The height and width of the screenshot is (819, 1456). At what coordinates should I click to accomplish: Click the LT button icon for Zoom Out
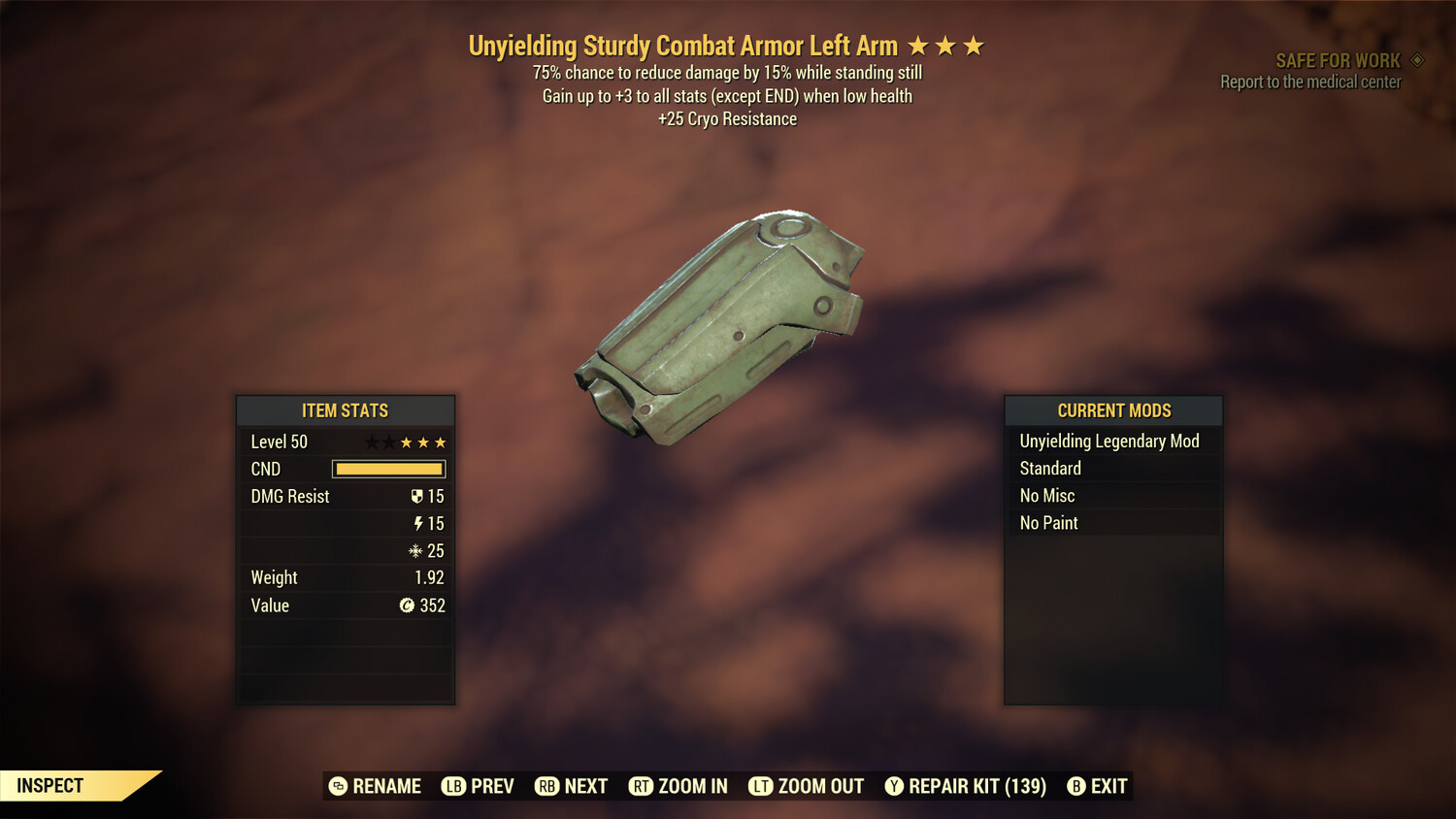(x=764, y=786)
